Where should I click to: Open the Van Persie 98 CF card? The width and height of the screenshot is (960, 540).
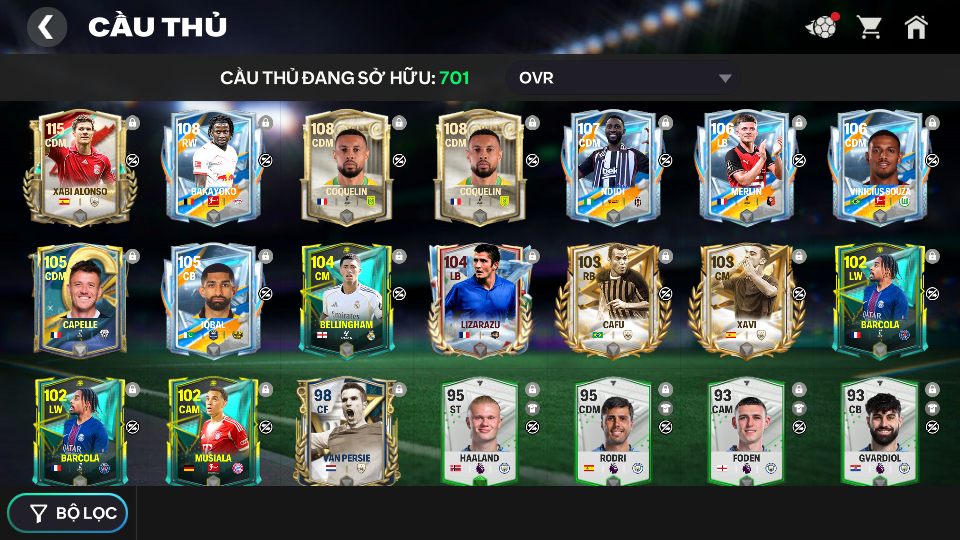pyautogui.click(x=346, y=430)
